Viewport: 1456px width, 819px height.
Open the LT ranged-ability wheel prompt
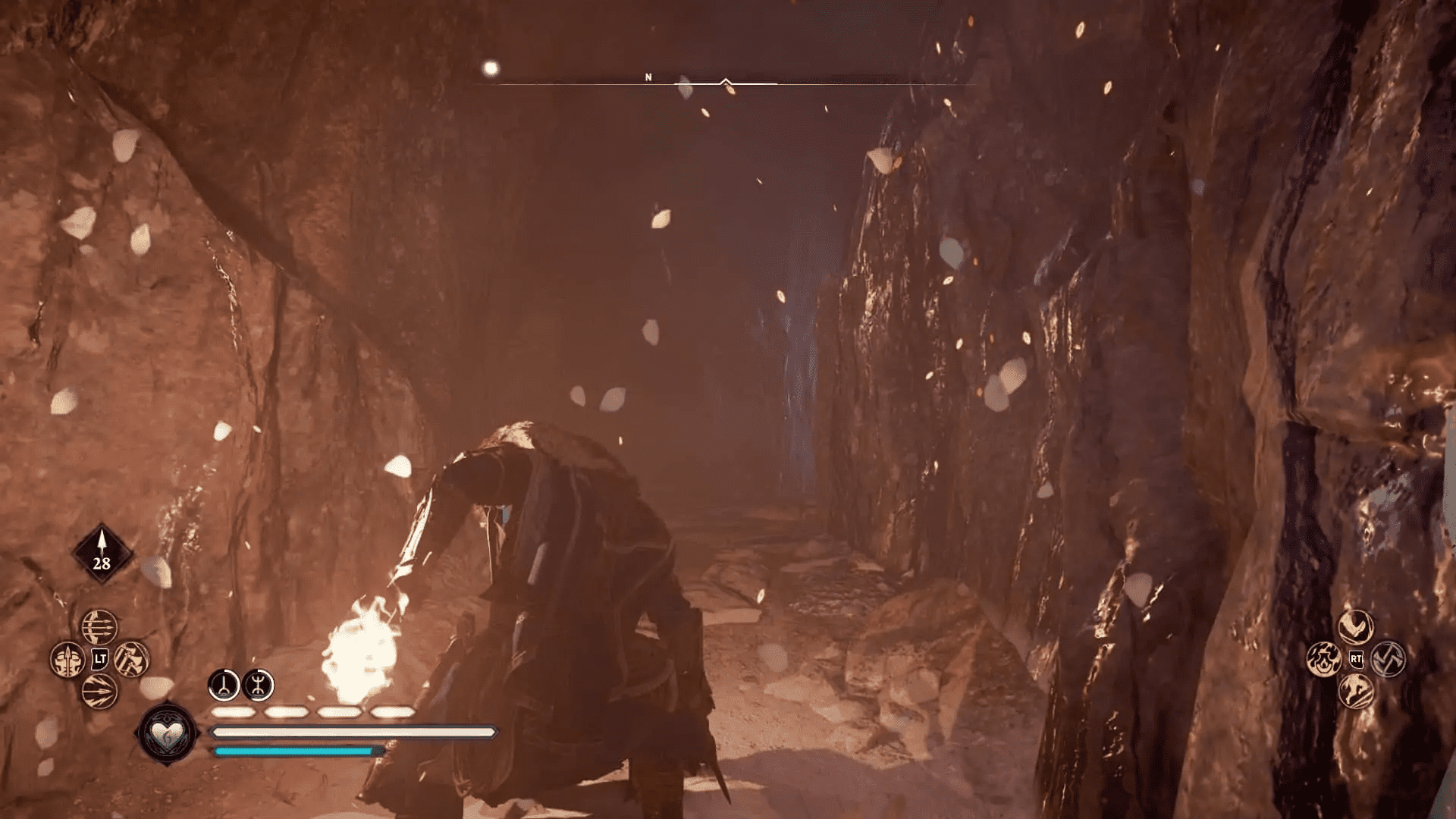(x=99, y=657)
